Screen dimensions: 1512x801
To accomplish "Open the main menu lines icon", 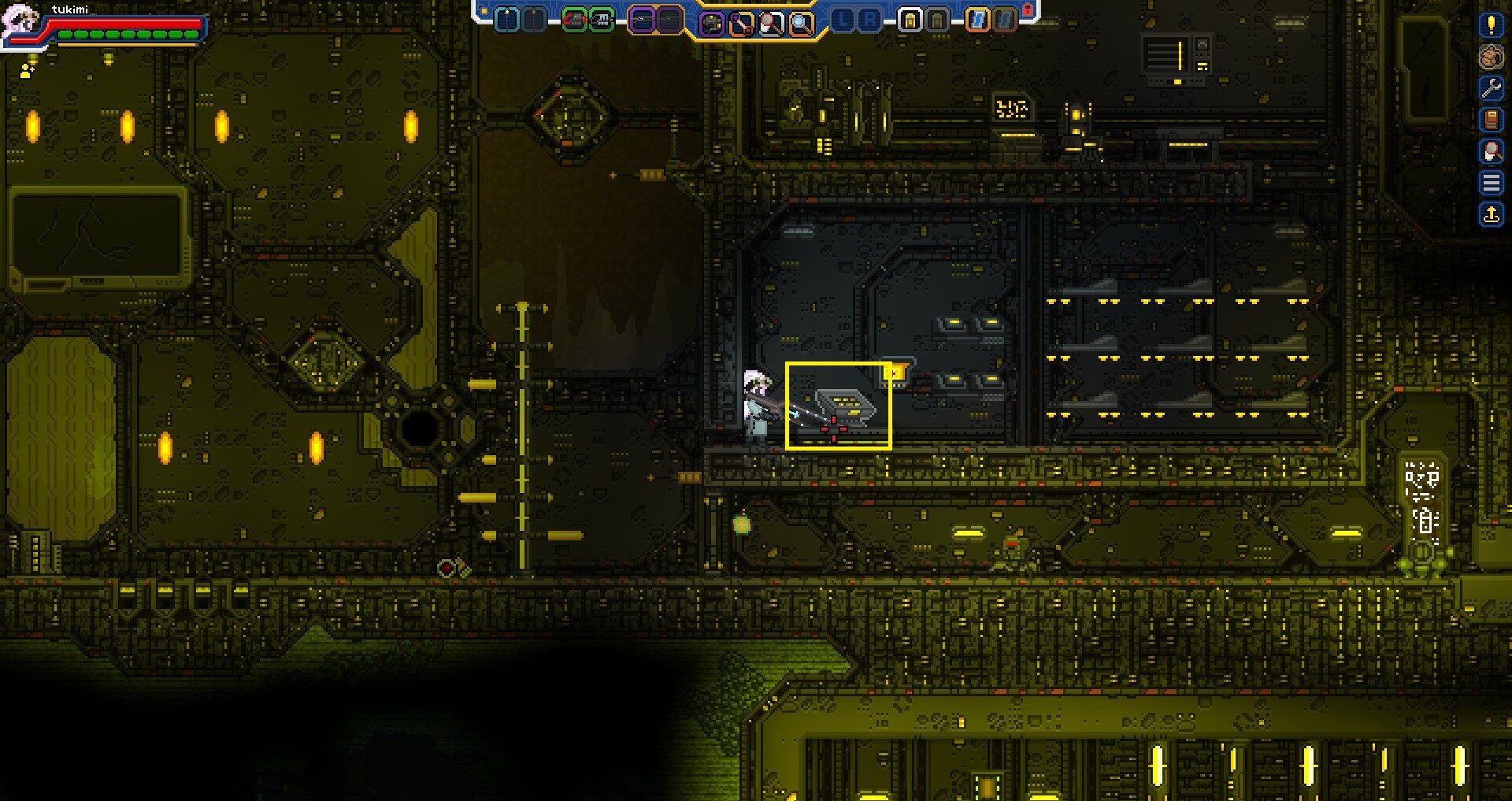I will pyautogui.click(x=1491, y=181).
